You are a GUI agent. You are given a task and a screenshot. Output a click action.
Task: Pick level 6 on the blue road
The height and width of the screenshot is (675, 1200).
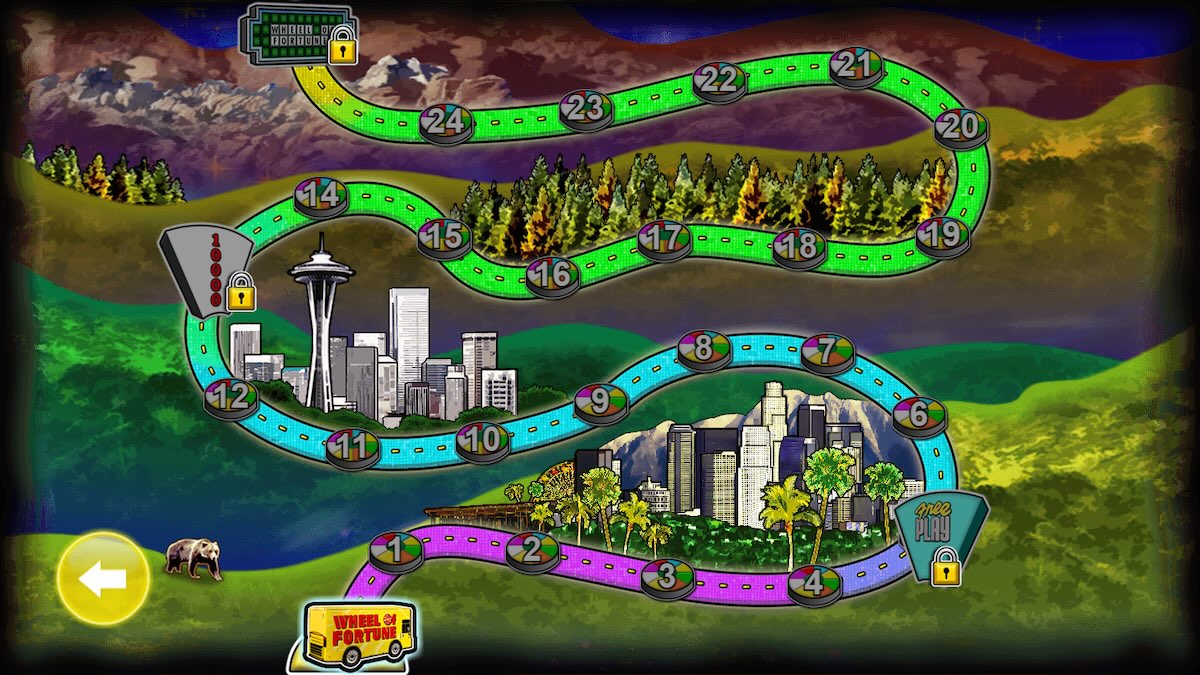[x=919, y=415]
